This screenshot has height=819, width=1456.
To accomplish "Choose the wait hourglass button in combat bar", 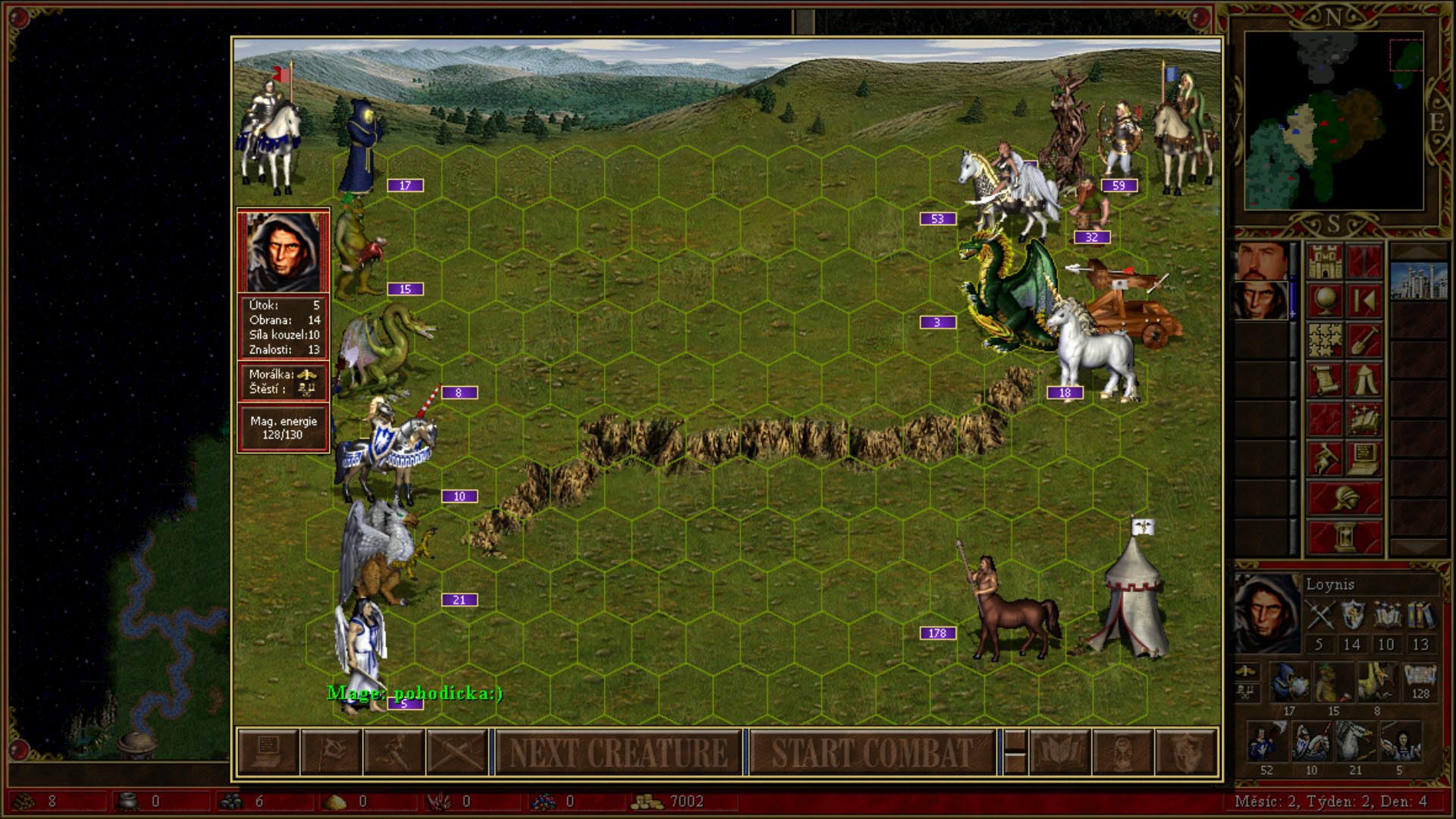I will [x=1122, y=752].
